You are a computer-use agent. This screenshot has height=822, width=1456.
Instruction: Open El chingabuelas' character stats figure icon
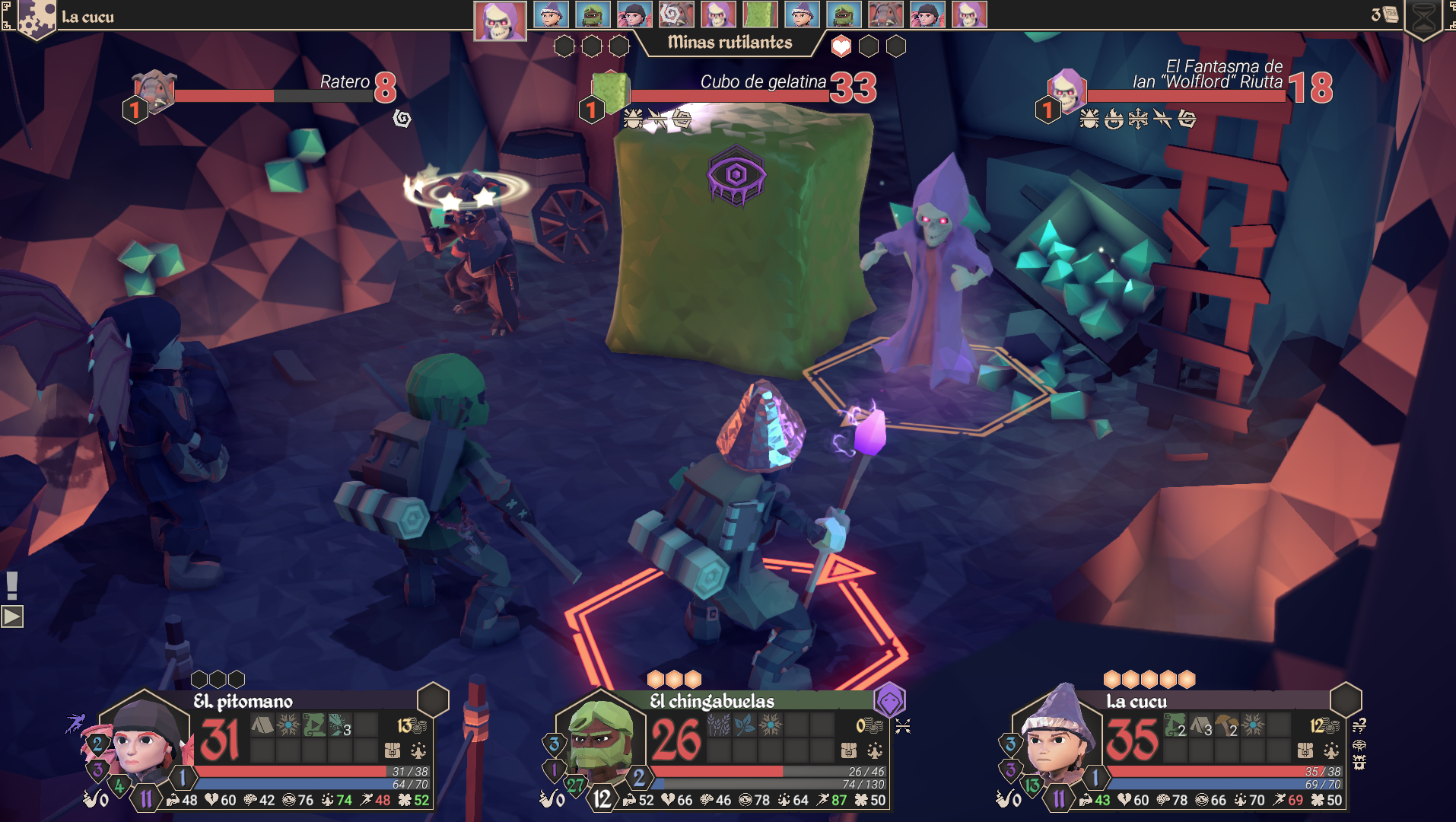coord(875,751)
